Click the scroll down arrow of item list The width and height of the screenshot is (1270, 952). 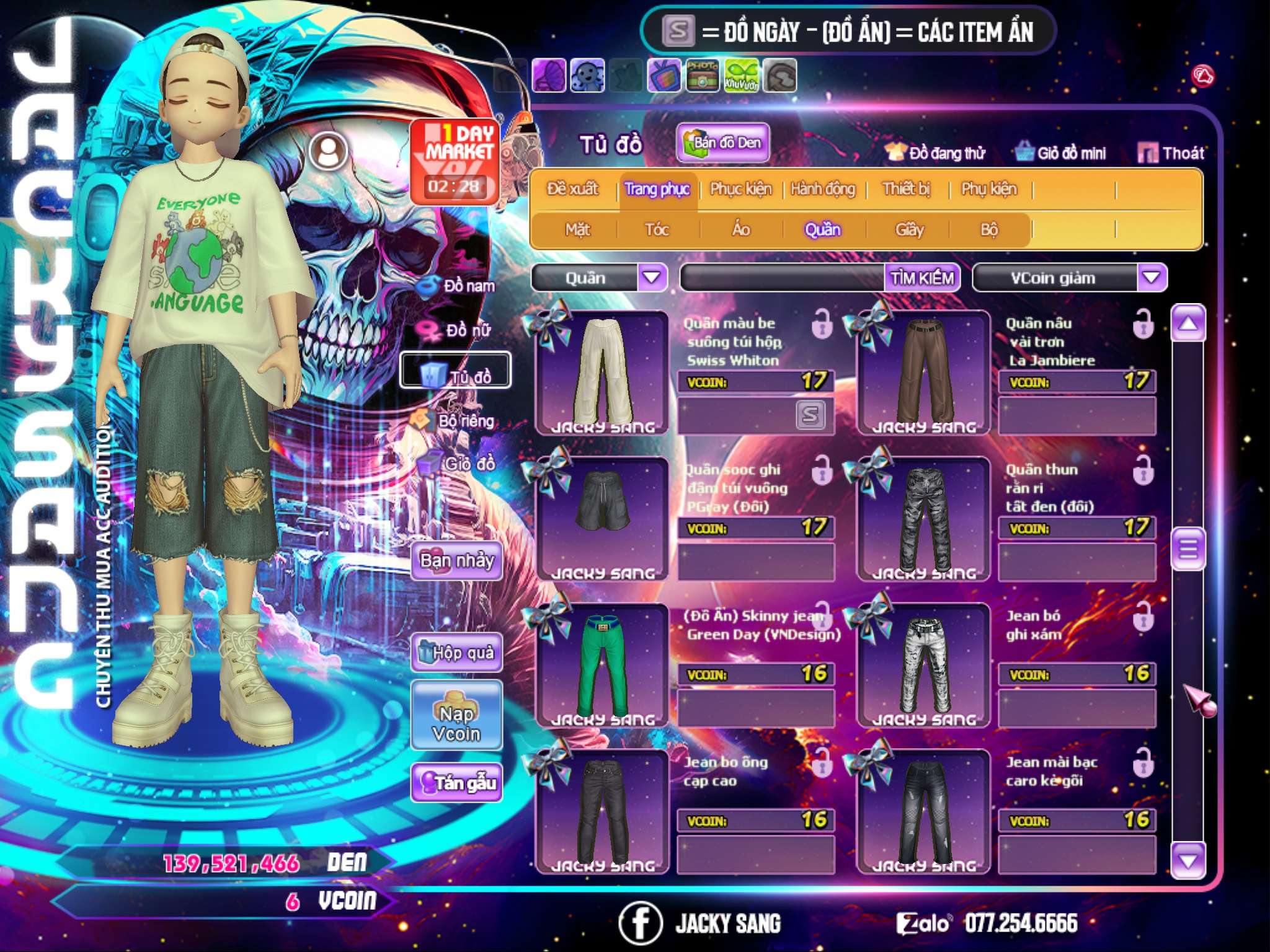coord(1188,861)
